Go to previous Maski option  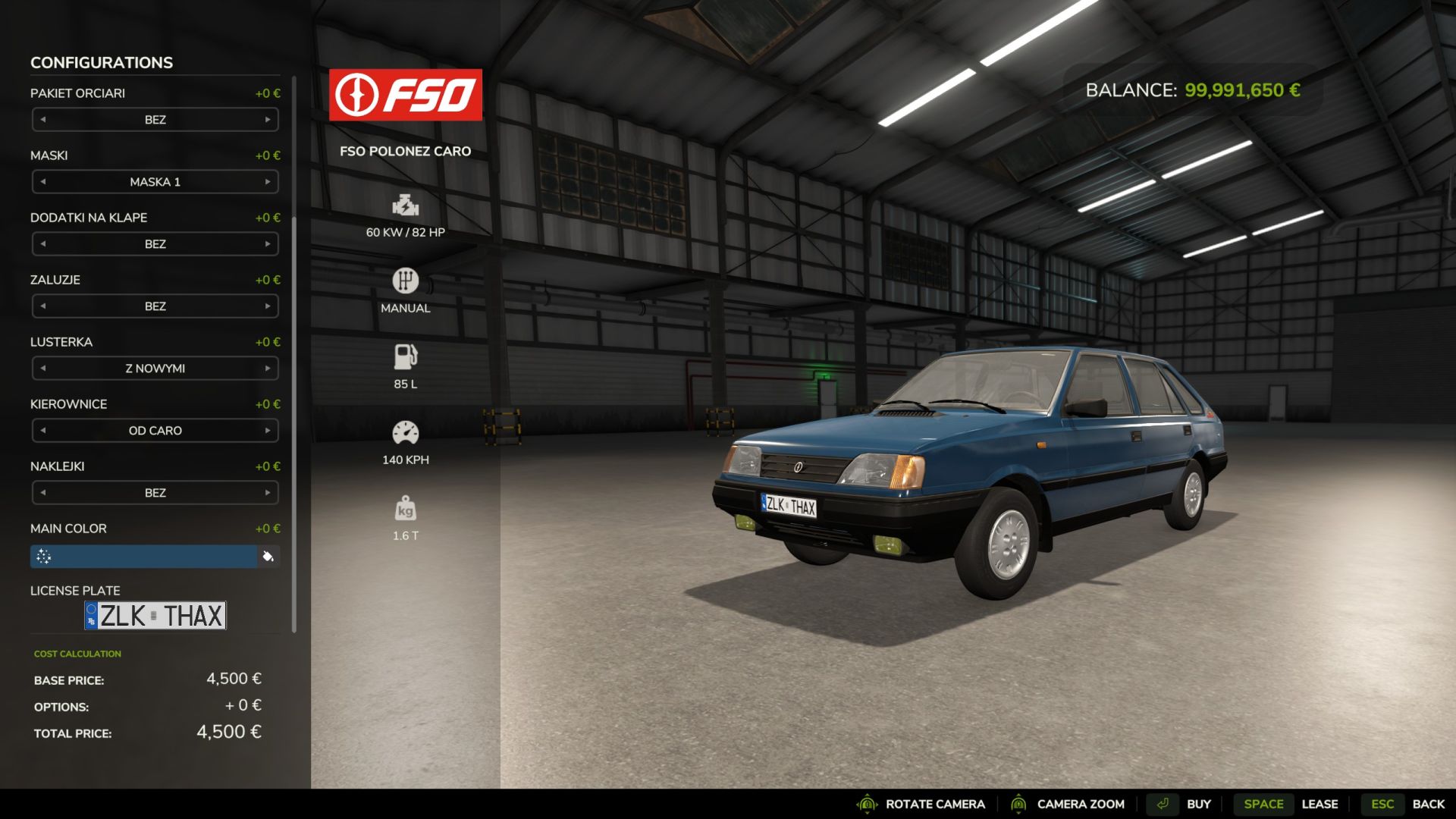point(43,182)
